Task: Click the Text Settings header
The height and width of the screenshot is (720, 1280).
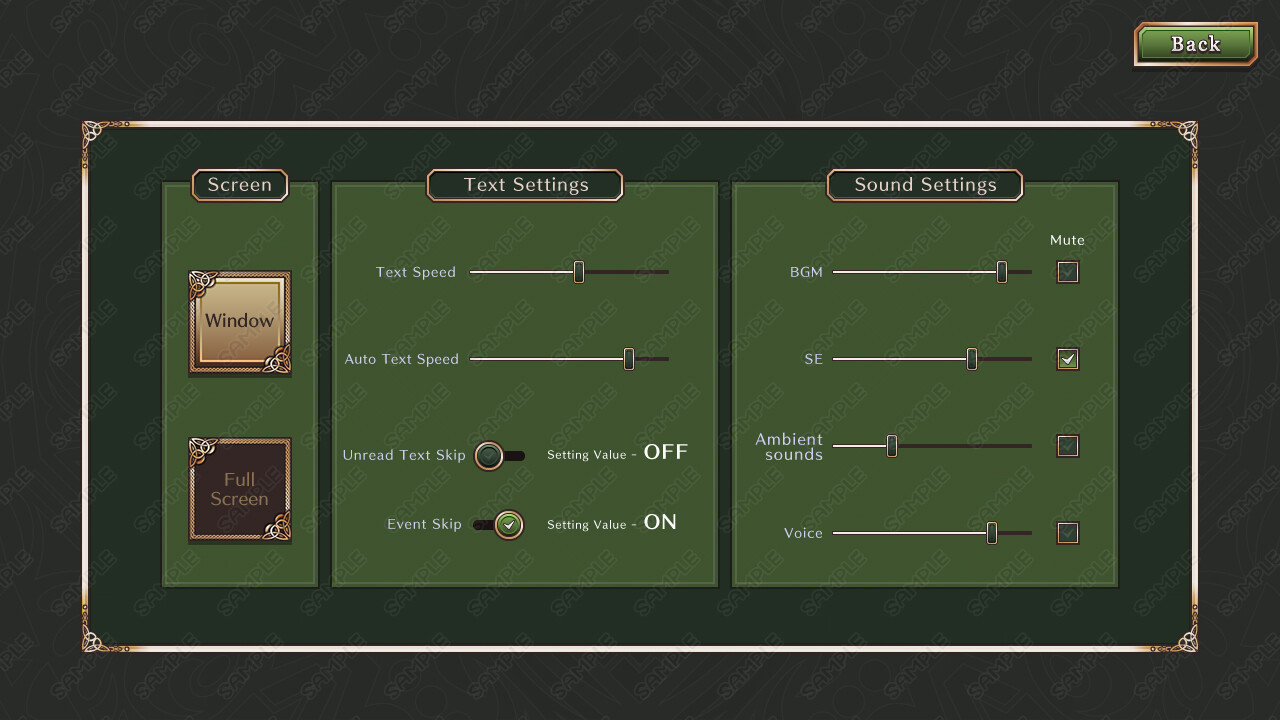Action: 525,185
